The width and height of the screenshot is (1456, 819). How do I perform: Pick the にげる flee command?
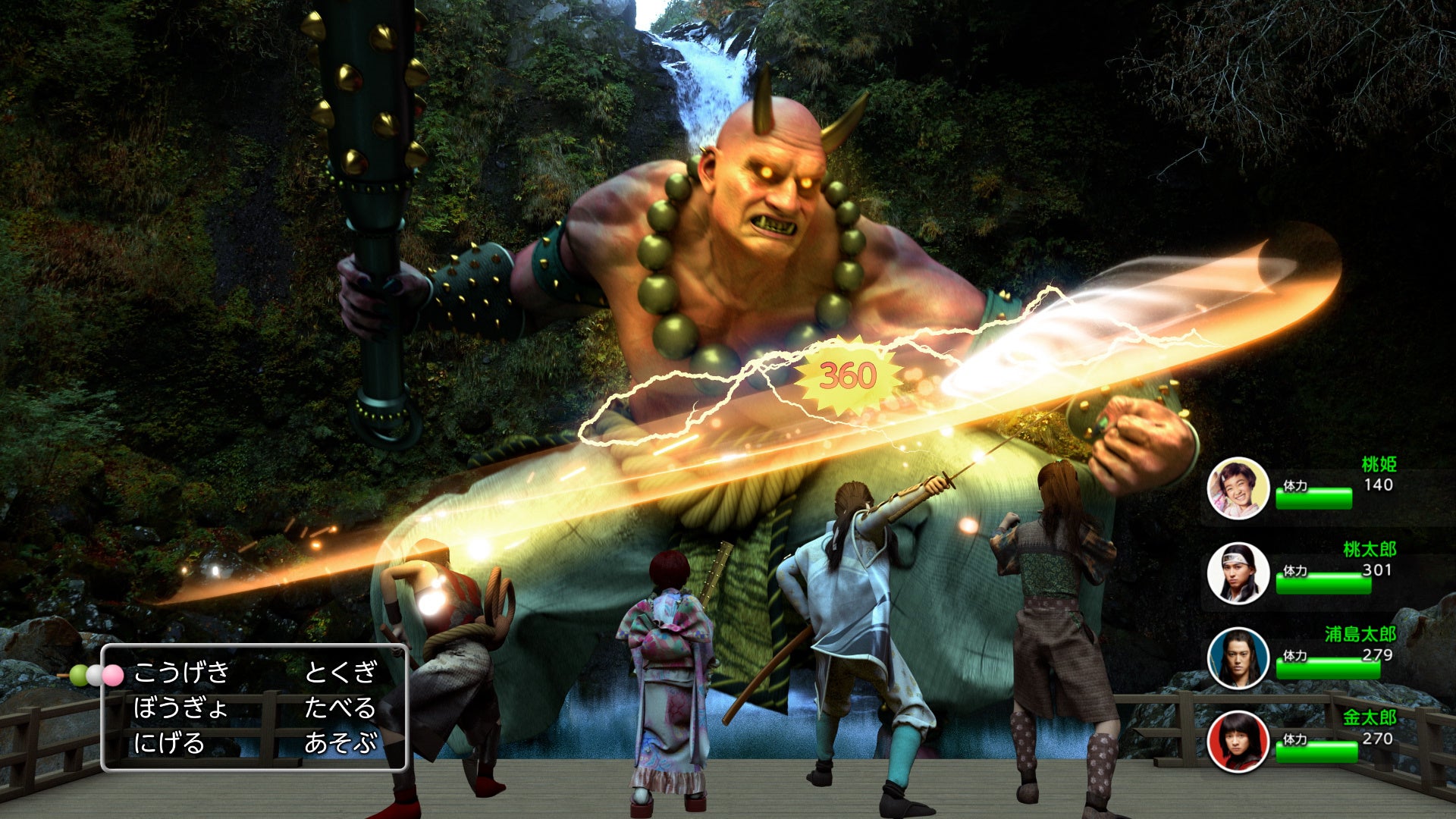point(169,742)
